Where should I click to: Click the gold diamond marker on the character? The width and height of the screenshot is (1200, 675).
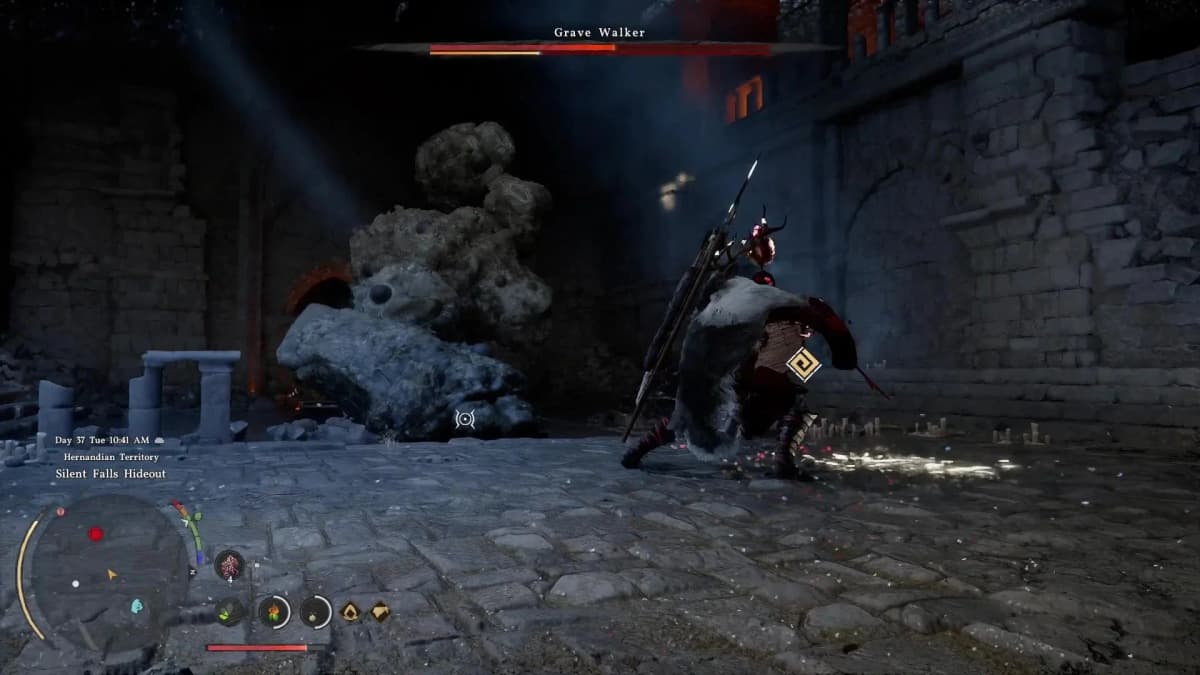[802, 364]
